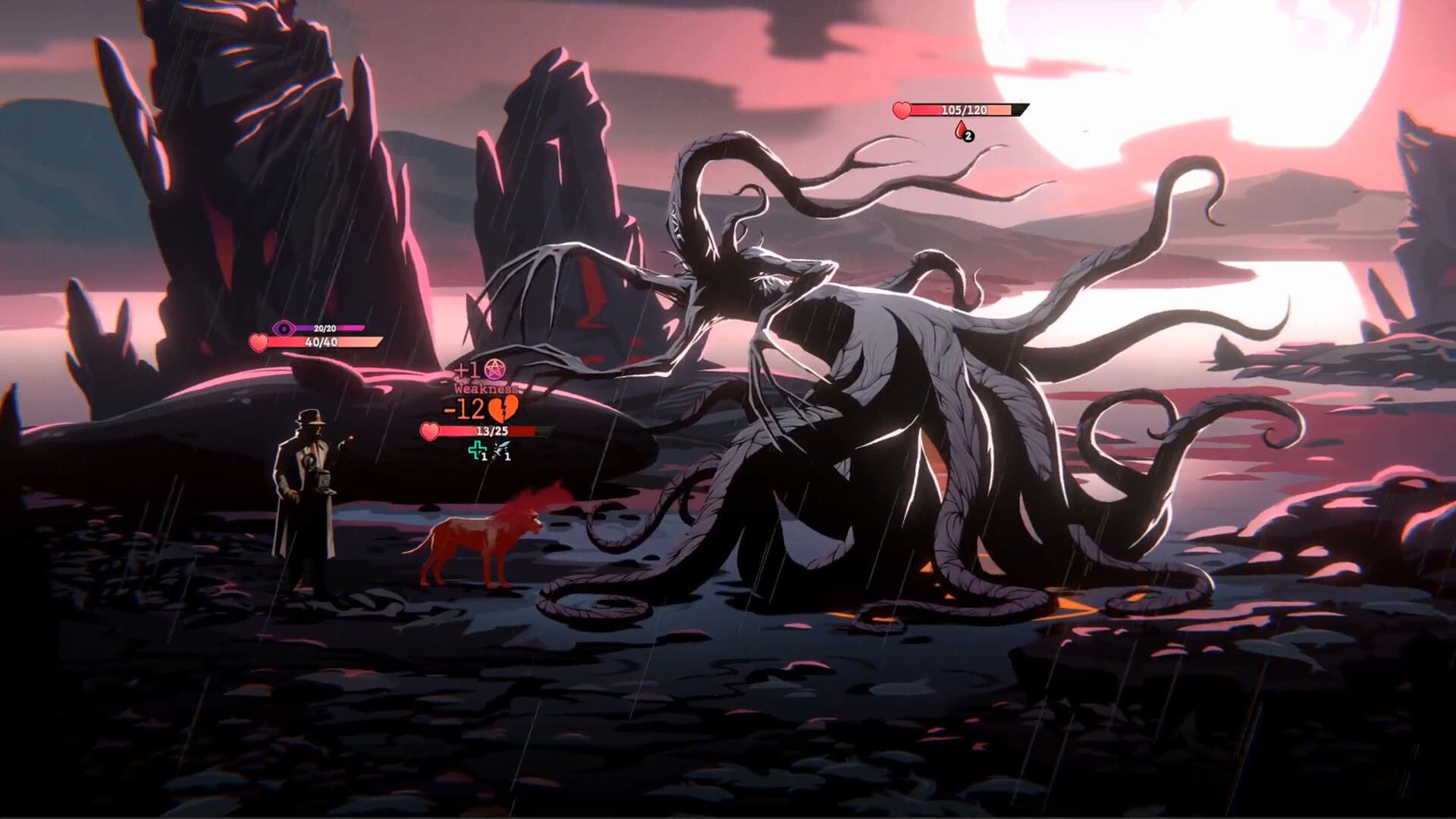Select the blood drop status icon under the boss bar
The height and width of the screenshot is (819, 1456).
[x=961, y=130]
